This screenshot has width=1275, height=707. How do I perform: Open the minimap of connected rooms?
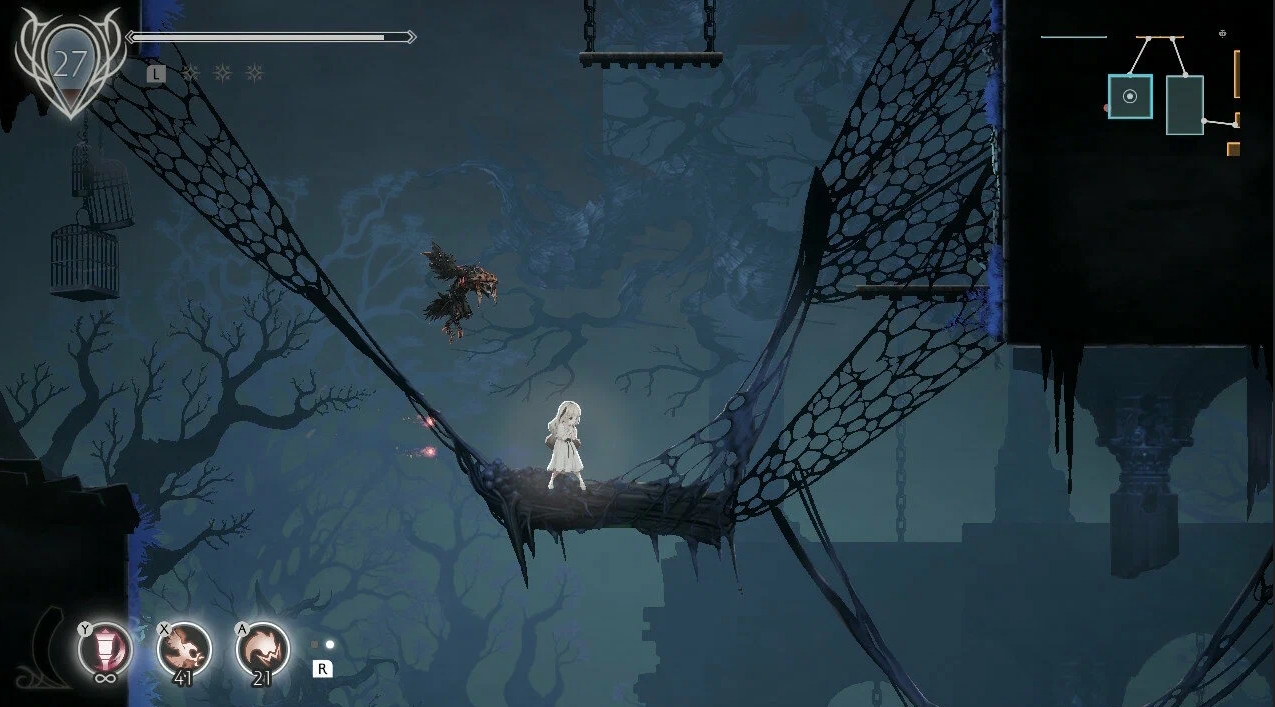[1172, 95]
